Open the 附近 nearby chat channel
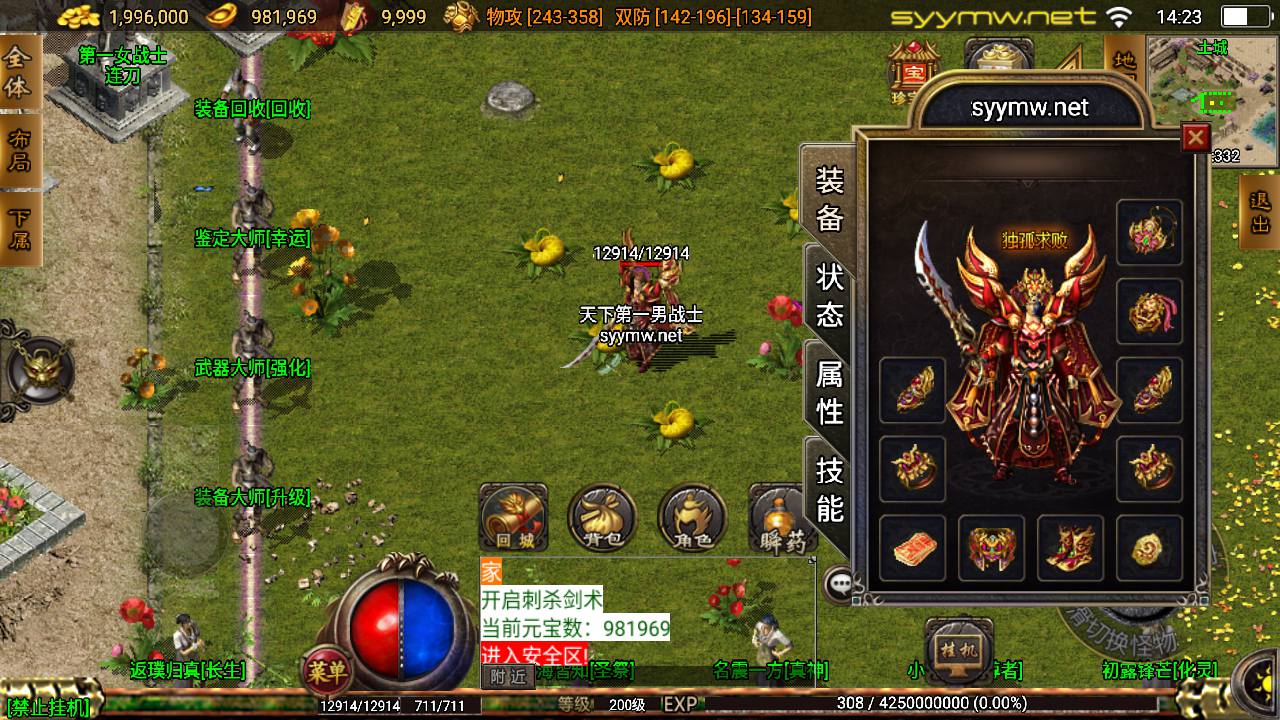The width and height of the screenshot is (1280, 720). pos(507,677)
